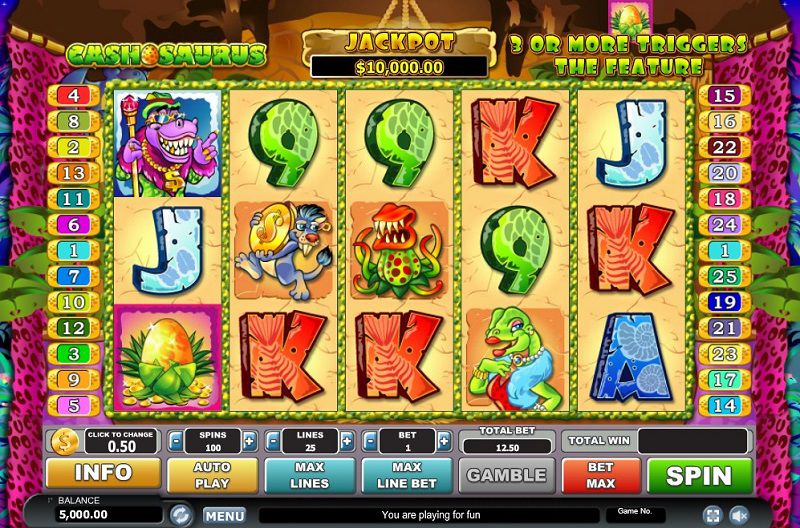Viewport: 800px width, 528px height.
Task: Toggle fullscreen mode
Action: pos(712,515)
